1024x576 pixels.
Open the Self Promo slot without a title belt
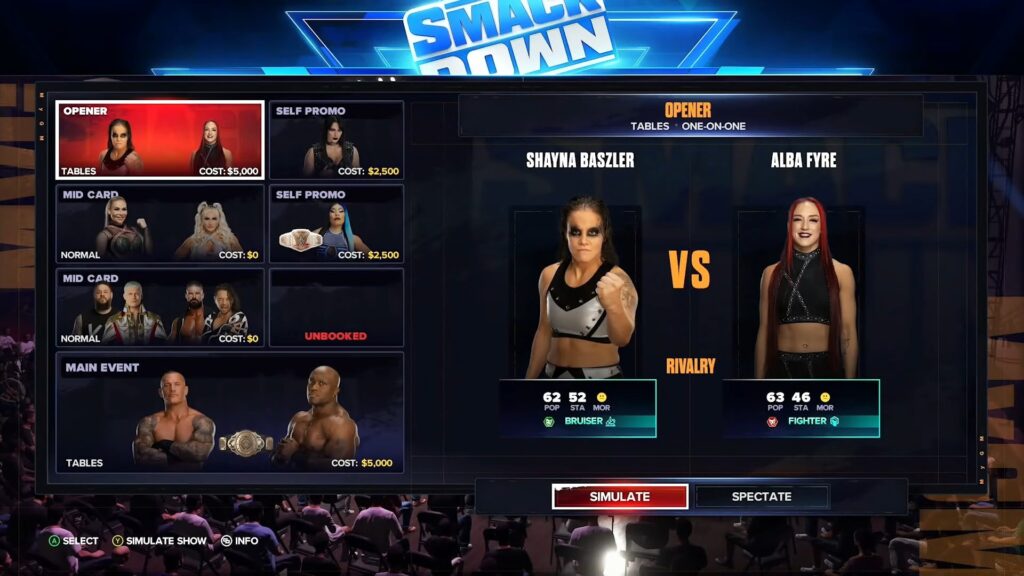click(336, 140)
